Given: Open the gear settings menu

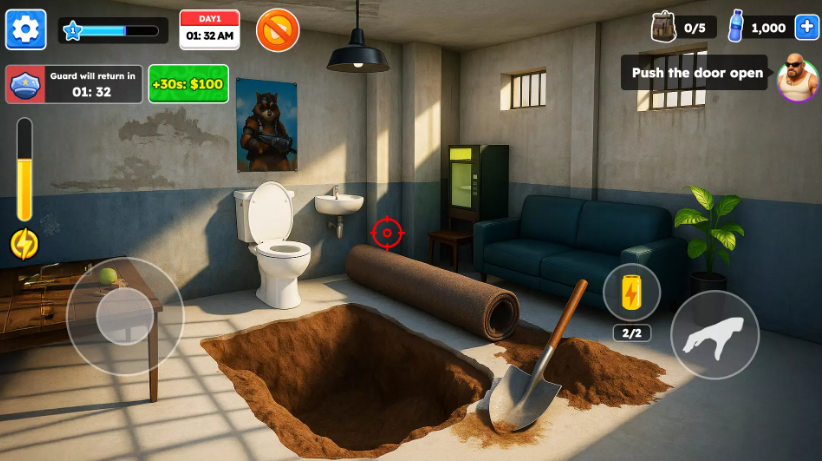Looking at the screenshot, I should tap(26, 29).
